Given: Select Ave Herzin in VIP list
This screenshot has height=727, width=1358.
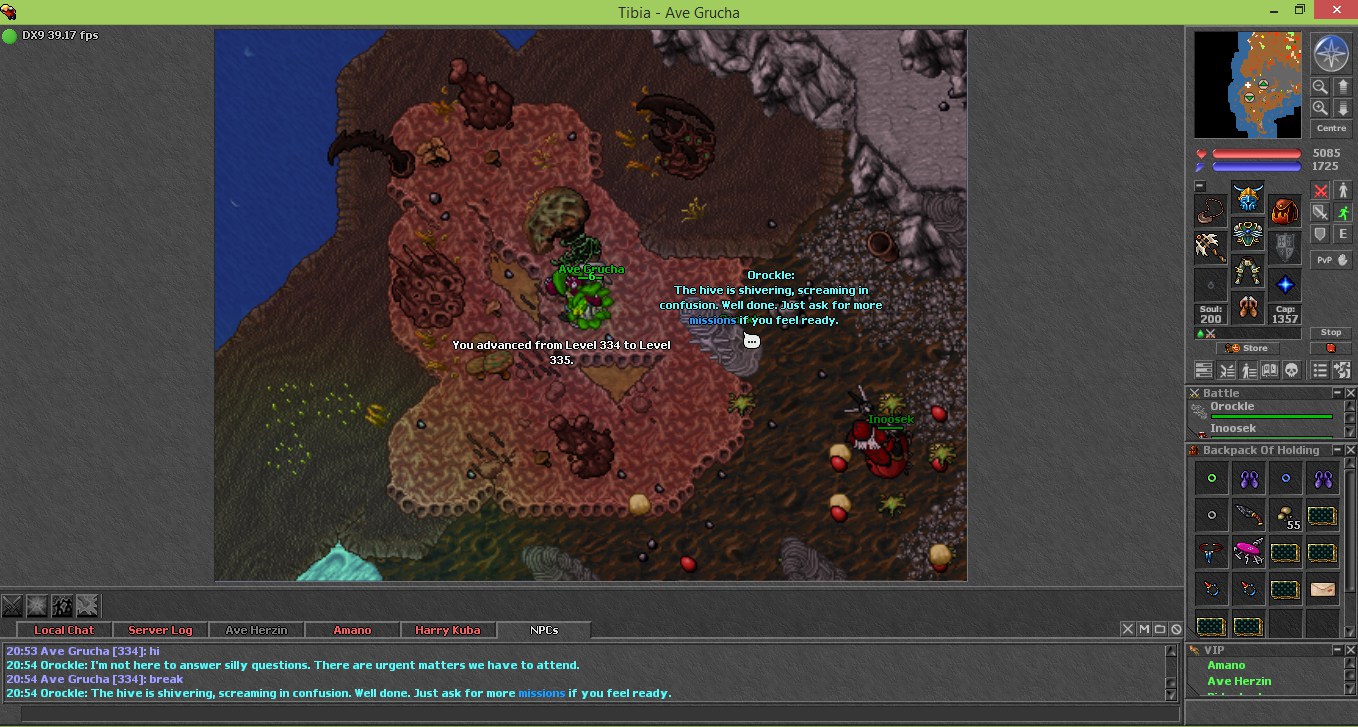Looking at the screenshot, I should [1239, 681].
